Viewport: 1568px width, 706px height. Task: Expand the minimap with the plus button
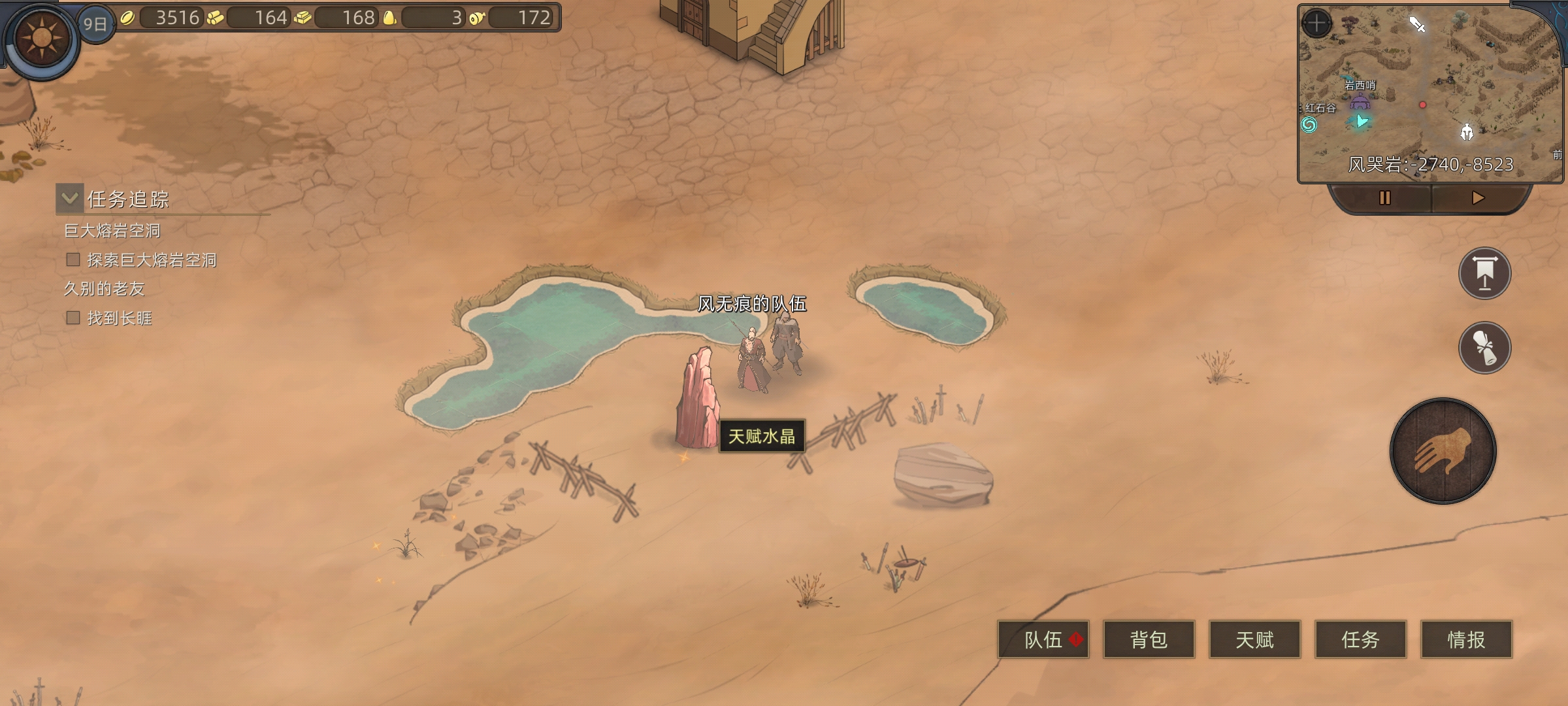1316,24
